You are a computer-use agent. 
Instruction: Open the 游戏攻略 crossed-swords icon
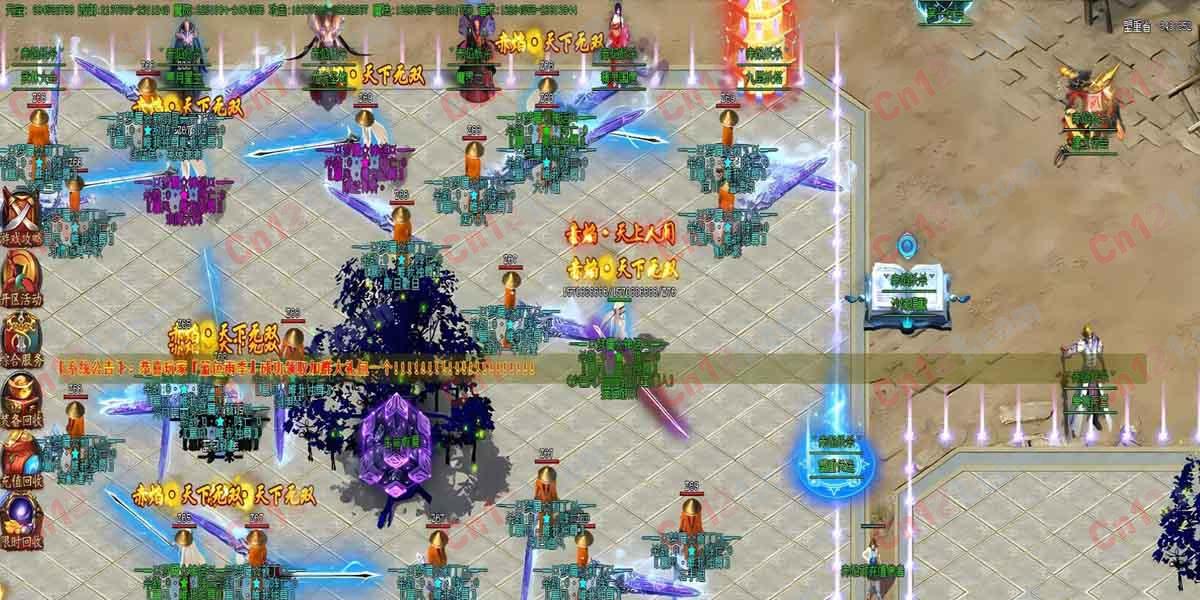coord(20,215)
